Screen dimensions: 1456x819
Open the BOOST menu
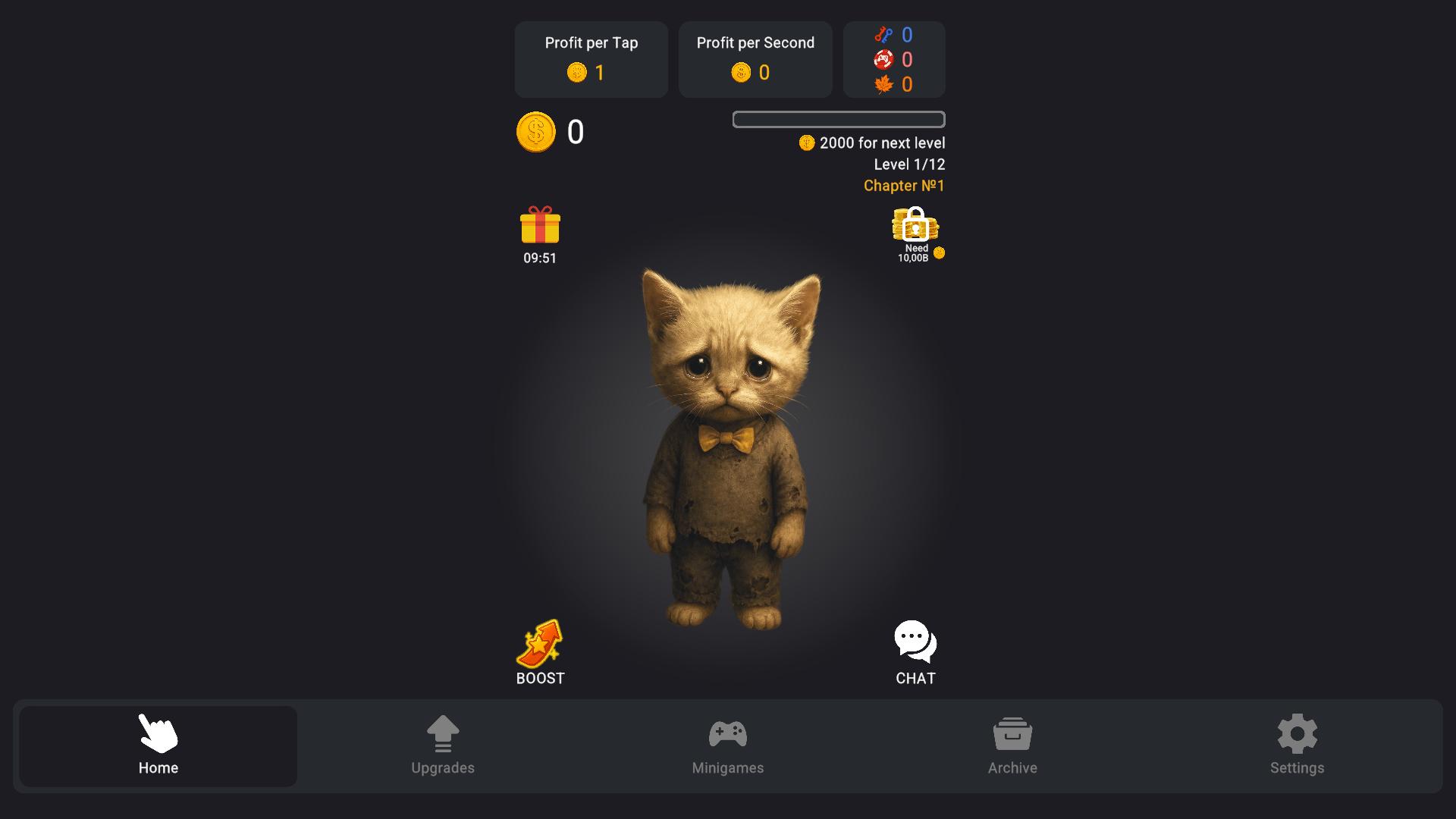(540, 651)
